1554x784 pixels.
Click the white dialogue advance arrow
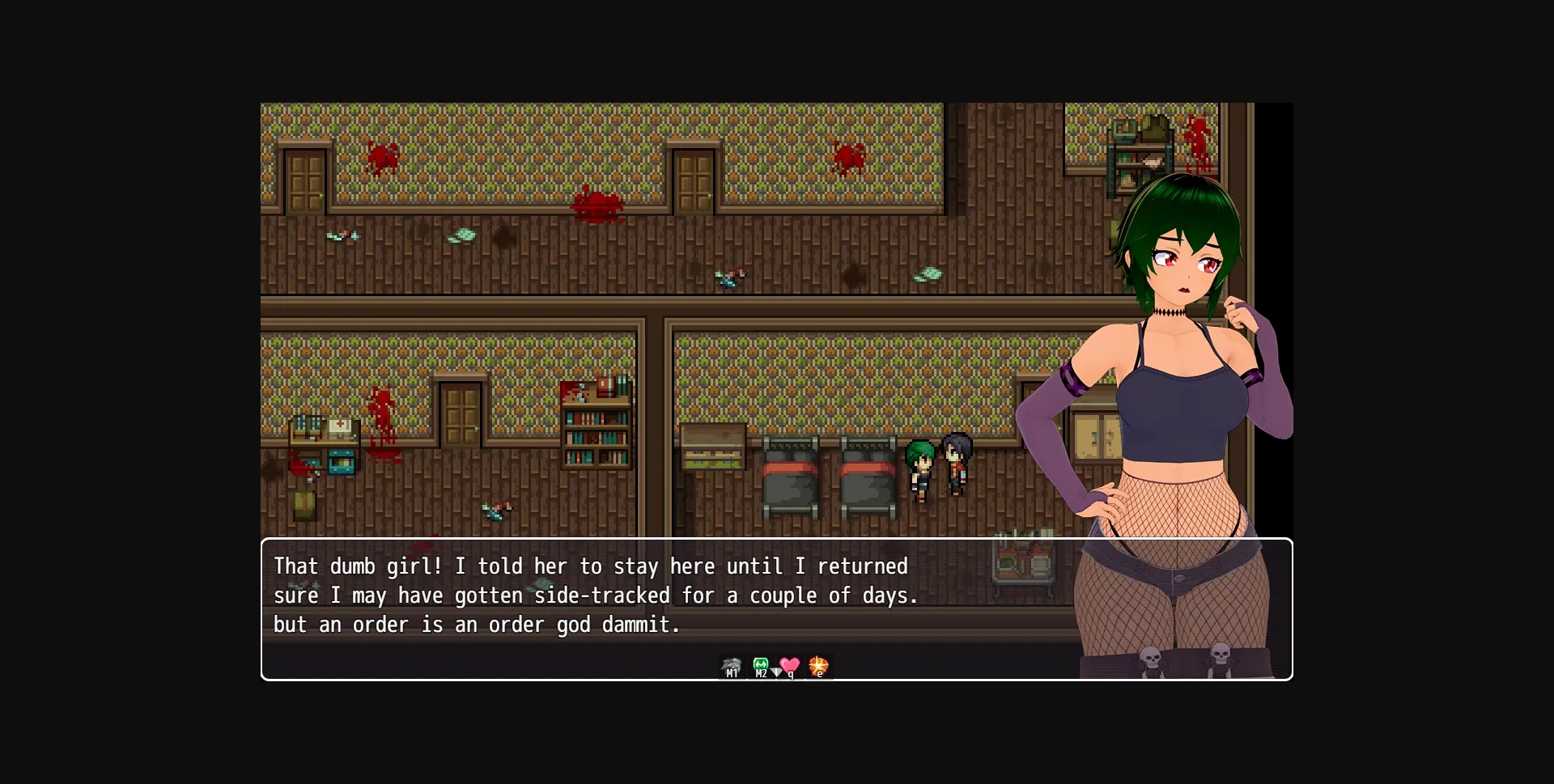tap(775, 672)
